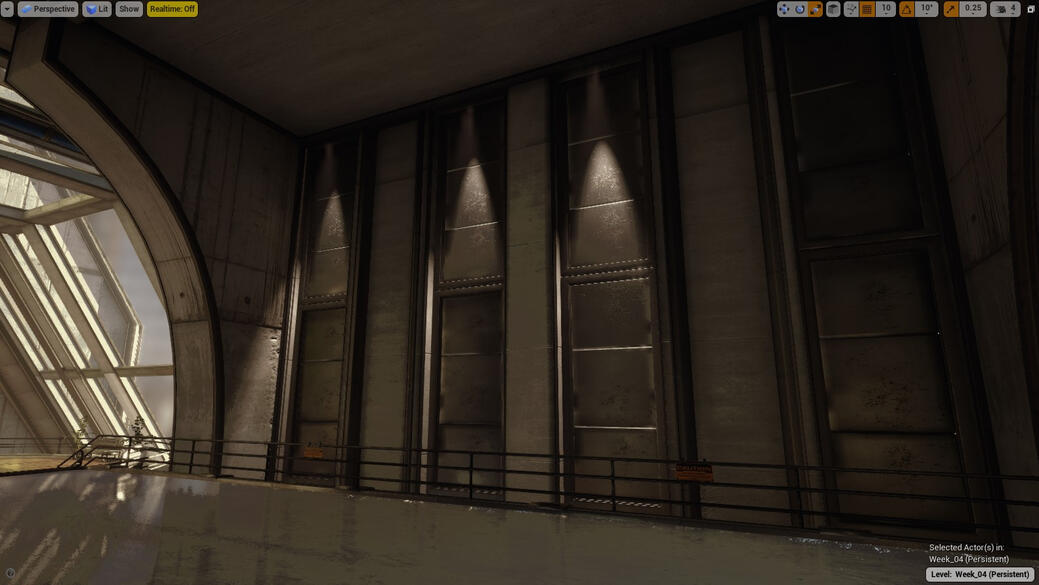Toggle scale snapping
Screen dimensions: 1039x585
[950, 9]
